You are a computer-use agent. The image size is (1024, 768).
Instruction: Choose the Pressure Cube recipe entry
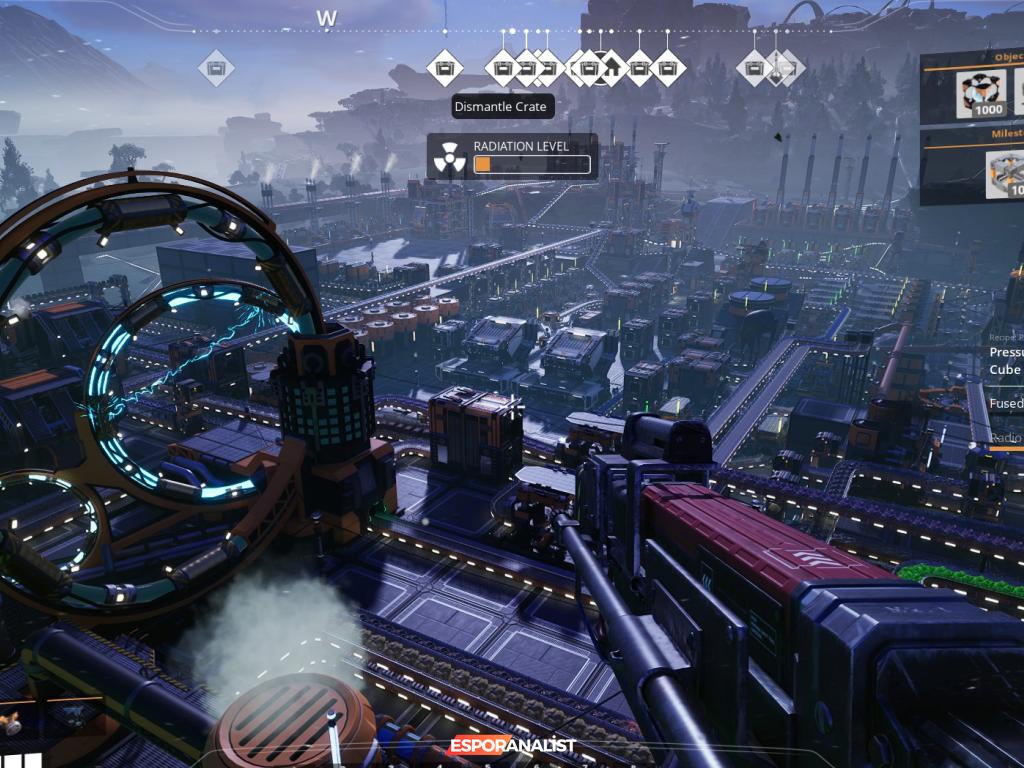(1005, 361)
